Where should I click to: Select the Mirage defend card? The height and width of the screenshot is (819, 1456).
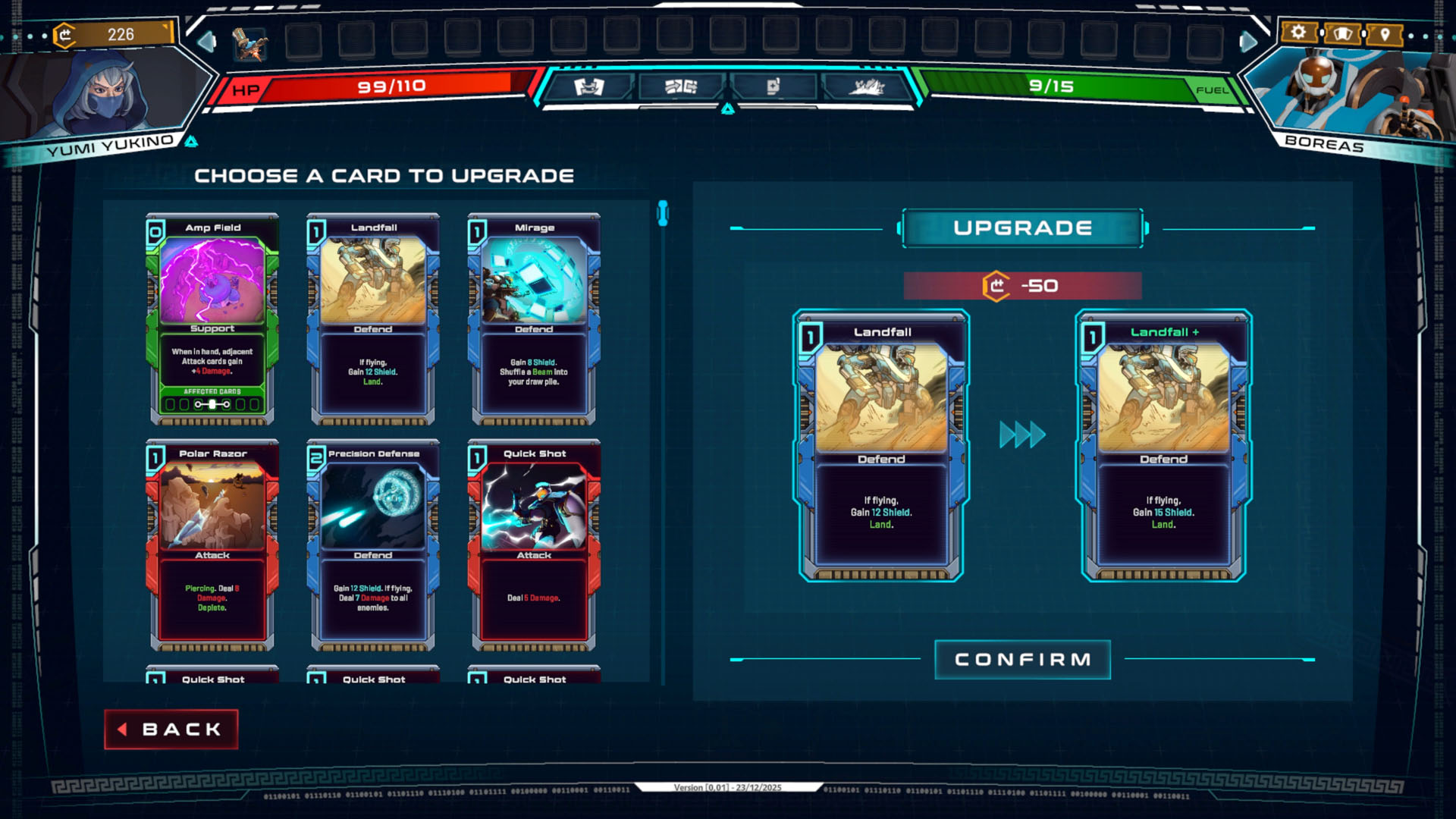(x=533, y=318)
